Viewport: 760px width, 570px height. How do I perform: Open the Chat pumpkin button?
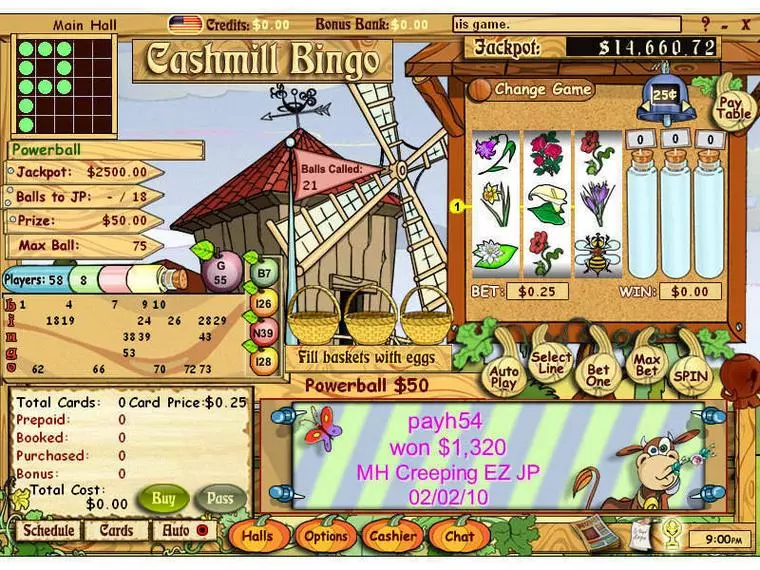coord(459,536)
